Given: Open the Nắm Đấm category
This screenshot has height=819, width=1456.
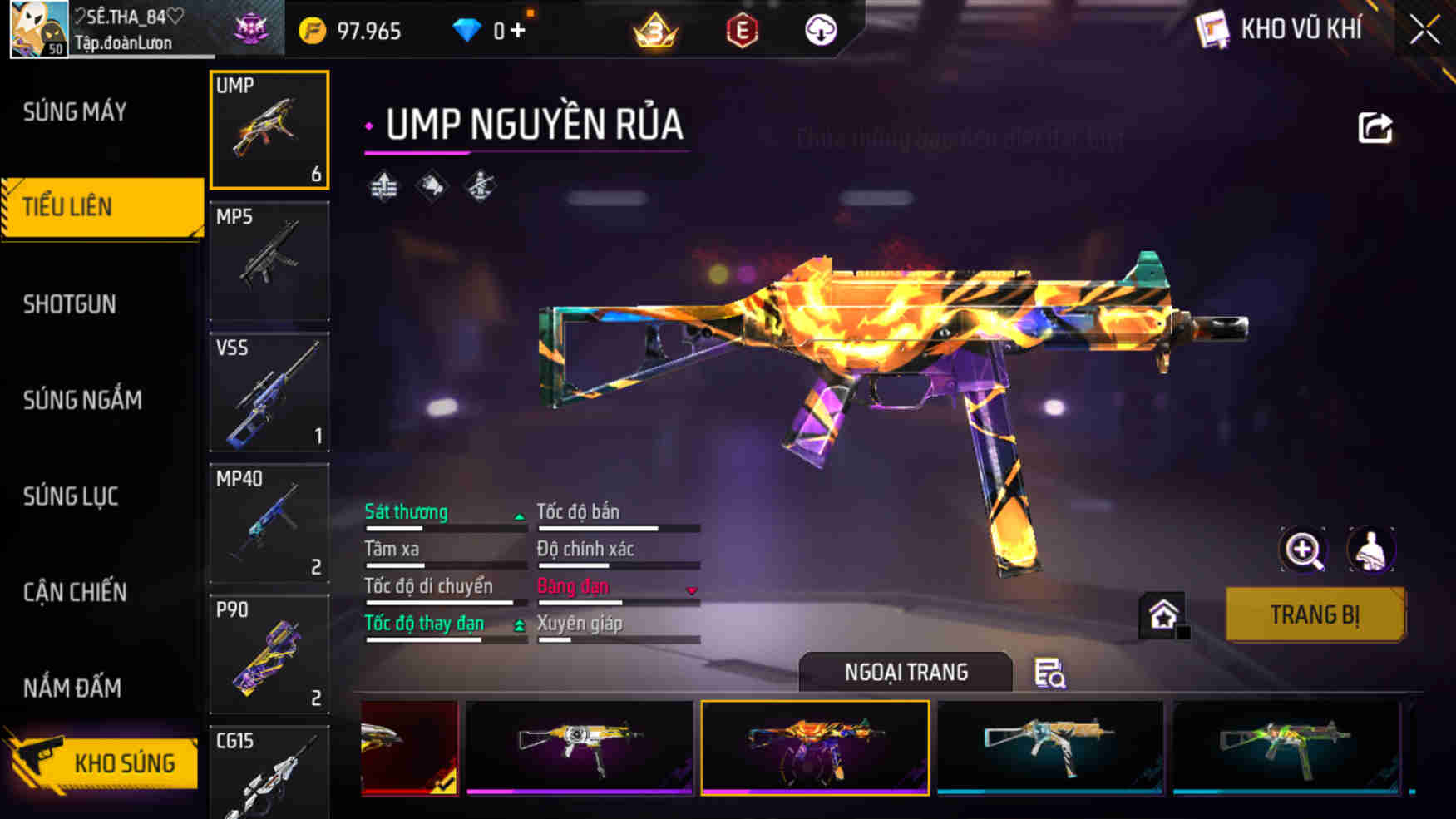Looking at the screenshot, I should (72, 688).
